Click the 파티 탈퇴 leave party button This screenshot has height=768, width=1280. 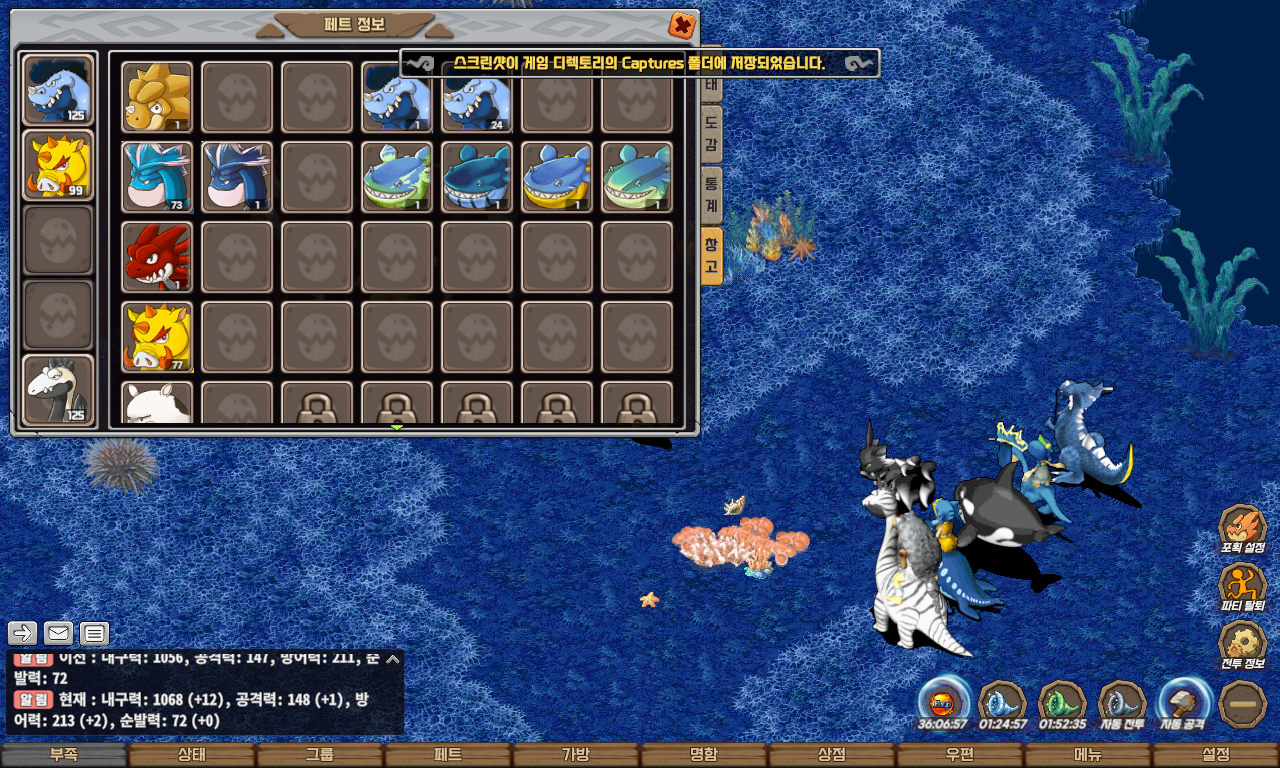[x=1242, y=587]
